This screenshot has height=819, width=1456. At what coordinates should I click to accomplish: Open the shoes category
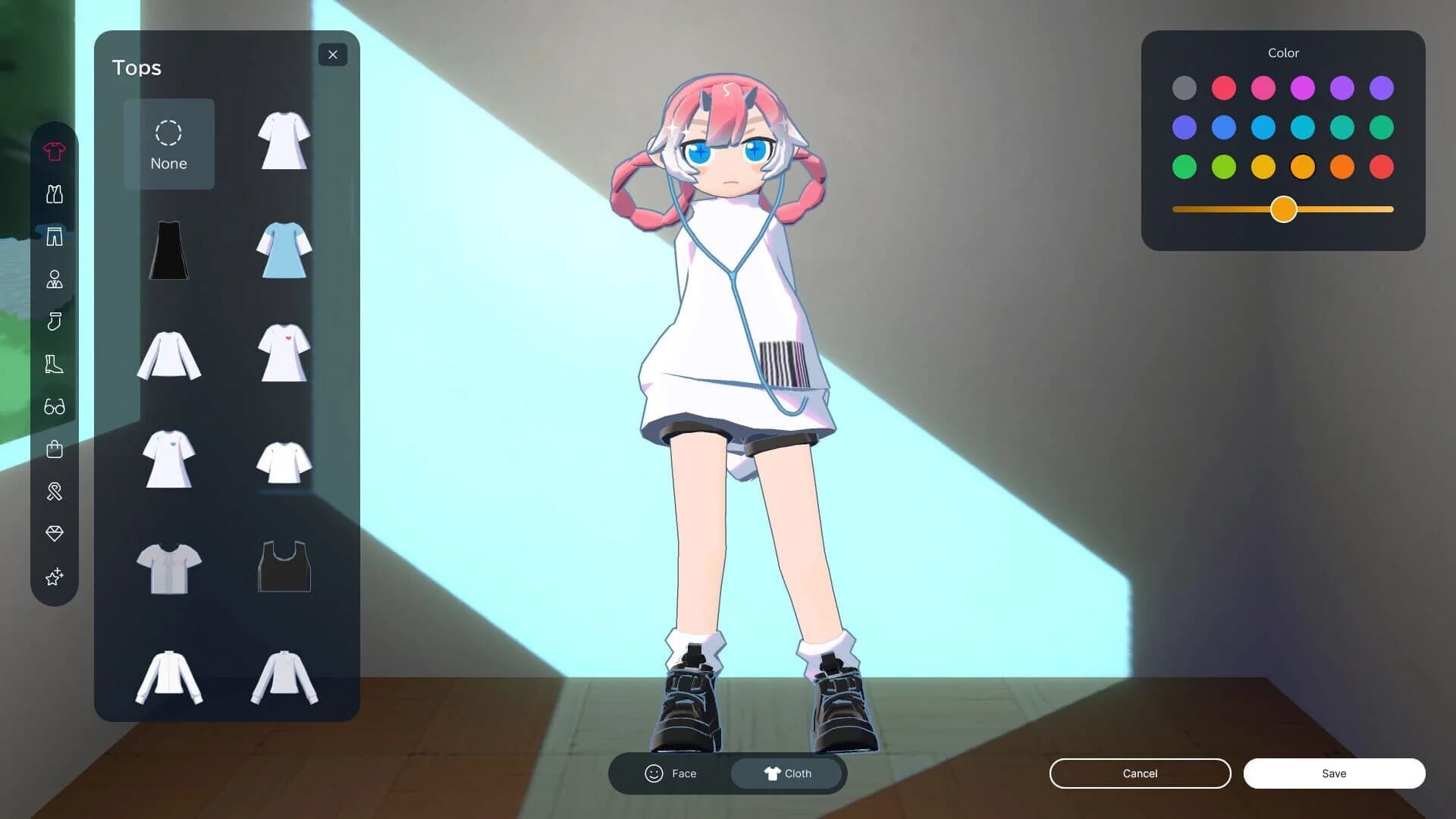click(54, 364)
